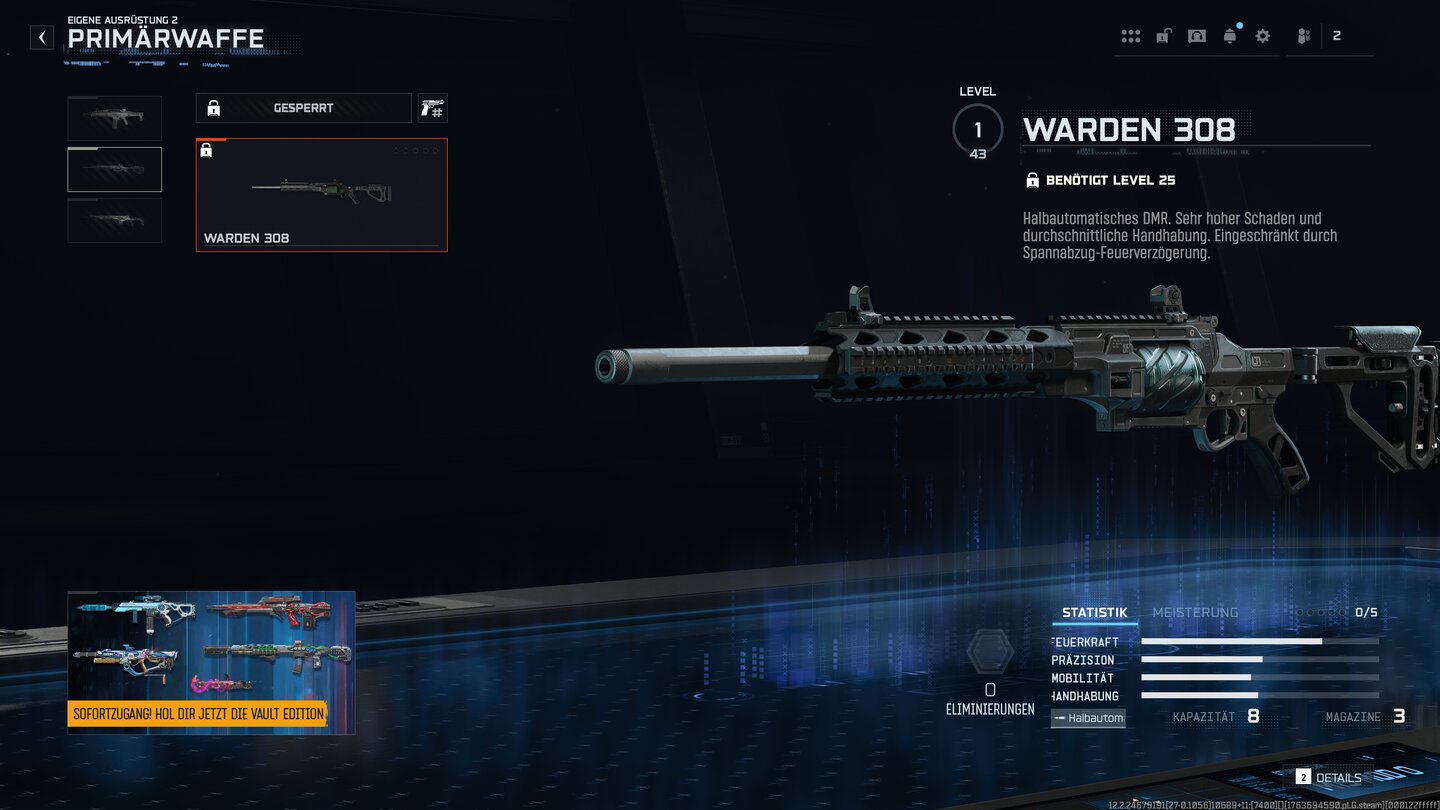
Task: Show notifications via the bell icon
Action: coord(1229,36)
